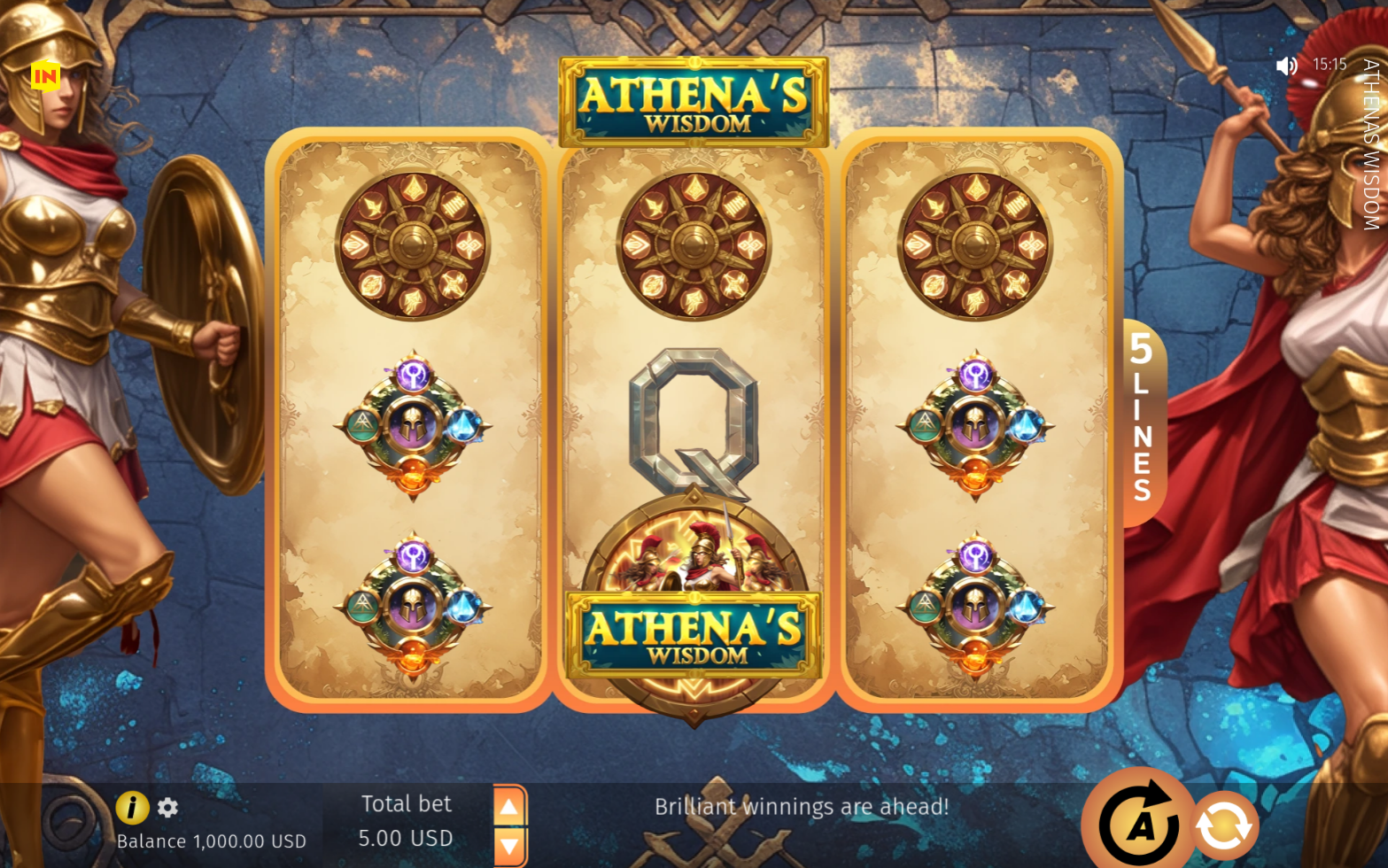Toggle sound with the speaker icon

(x=1286, y=66)
